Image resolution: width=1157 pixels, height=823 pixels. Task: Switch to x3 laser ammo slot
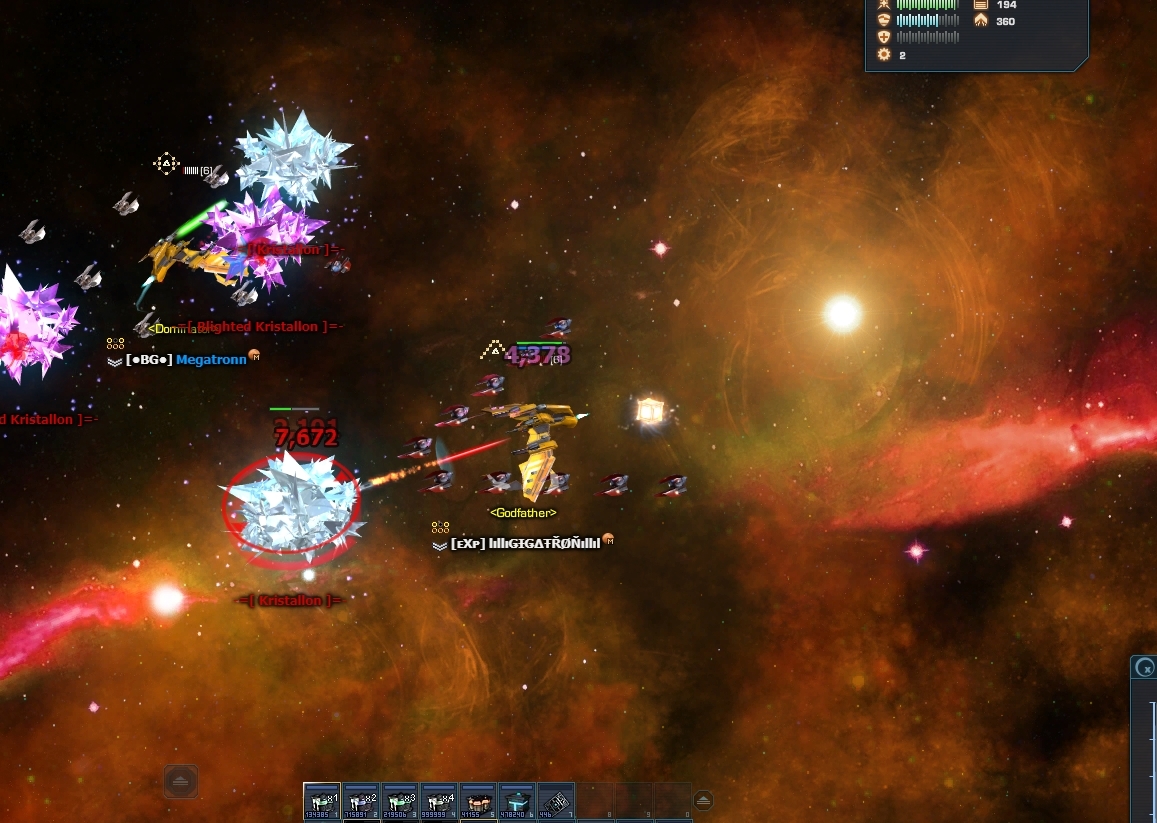[400, 801]
